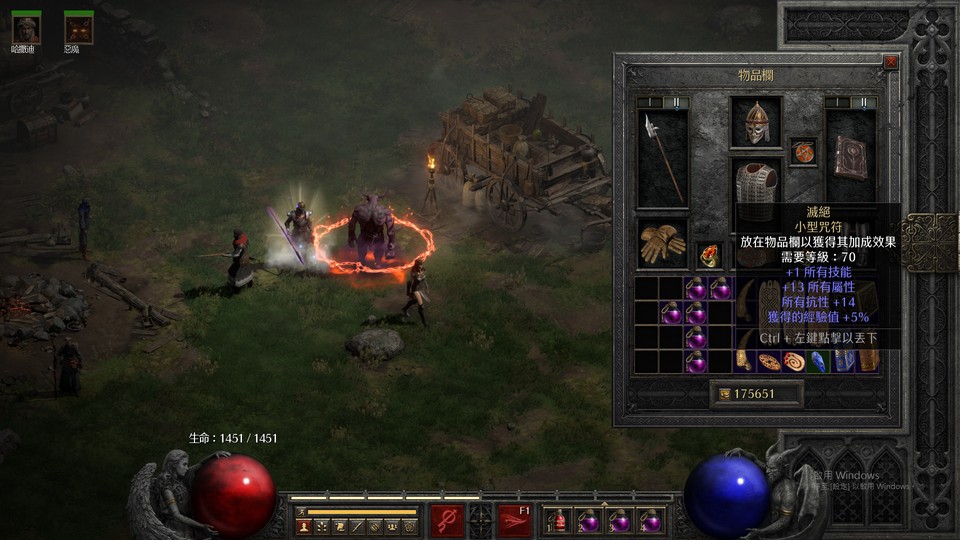The width and height of the screenshot is (960, 540).
Task: Close the inventory panel
Action: [890, 62]
